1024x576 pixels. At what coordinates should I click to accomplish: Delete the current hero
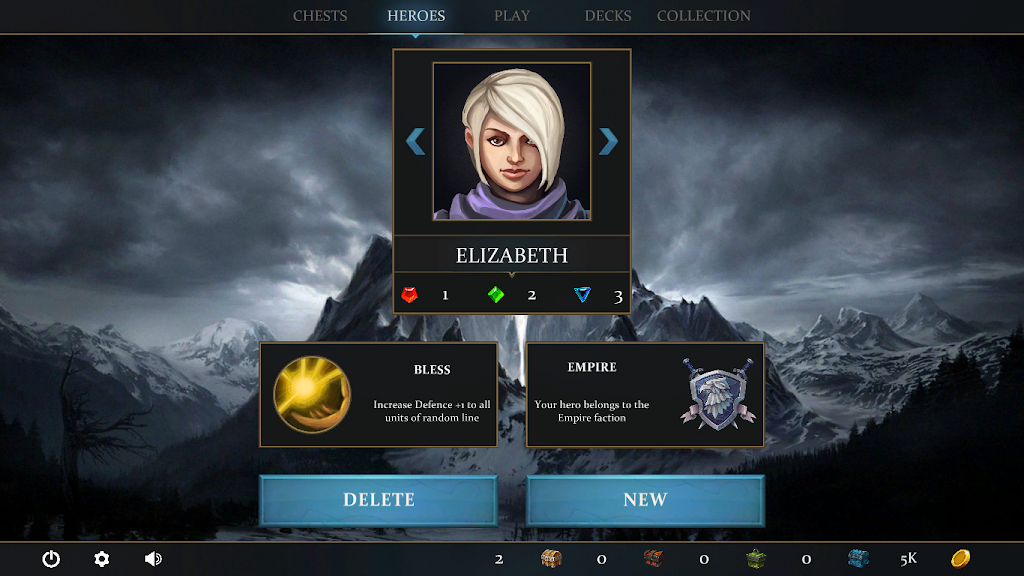click(x=379, y=500)
